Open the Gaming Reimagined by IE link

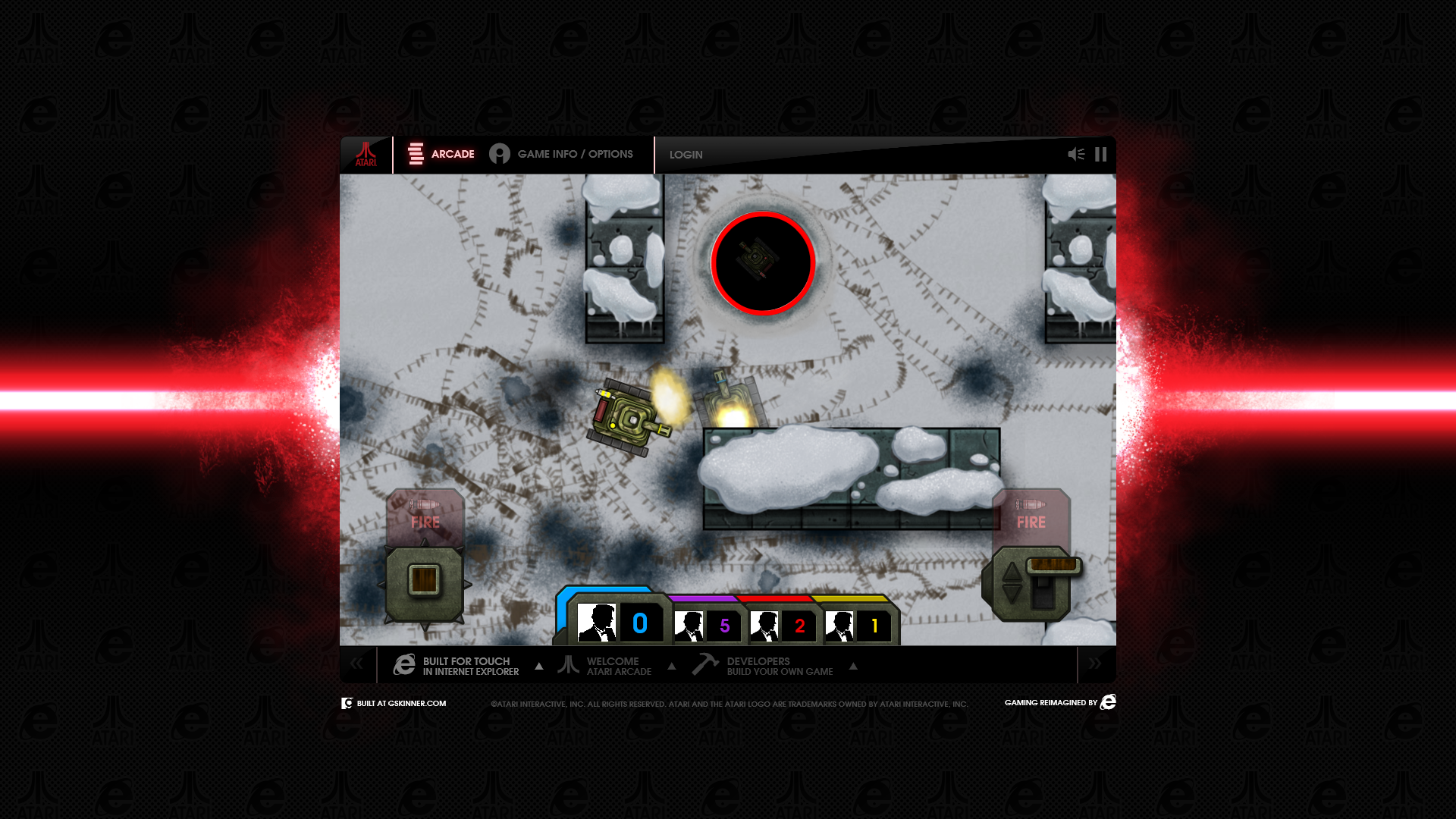[1059, 702]
